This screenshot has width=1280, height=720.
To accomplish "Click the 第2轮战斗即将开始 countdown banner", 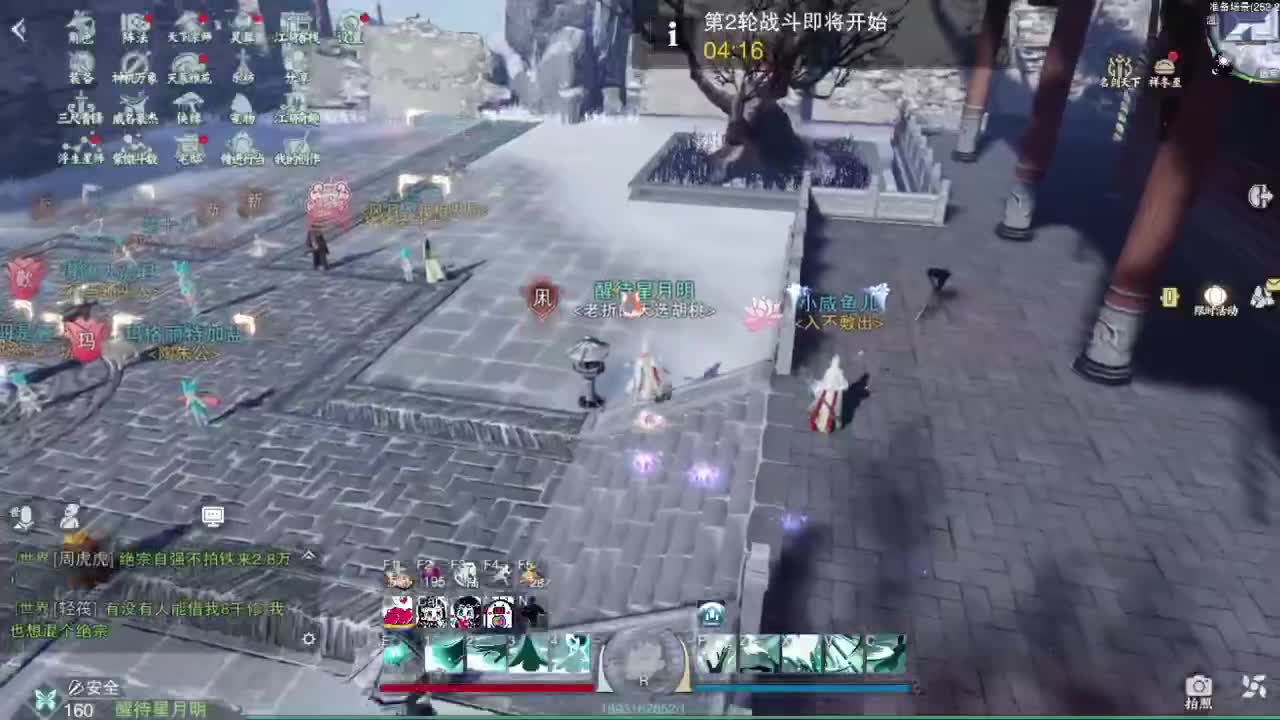I will (790, 31).
